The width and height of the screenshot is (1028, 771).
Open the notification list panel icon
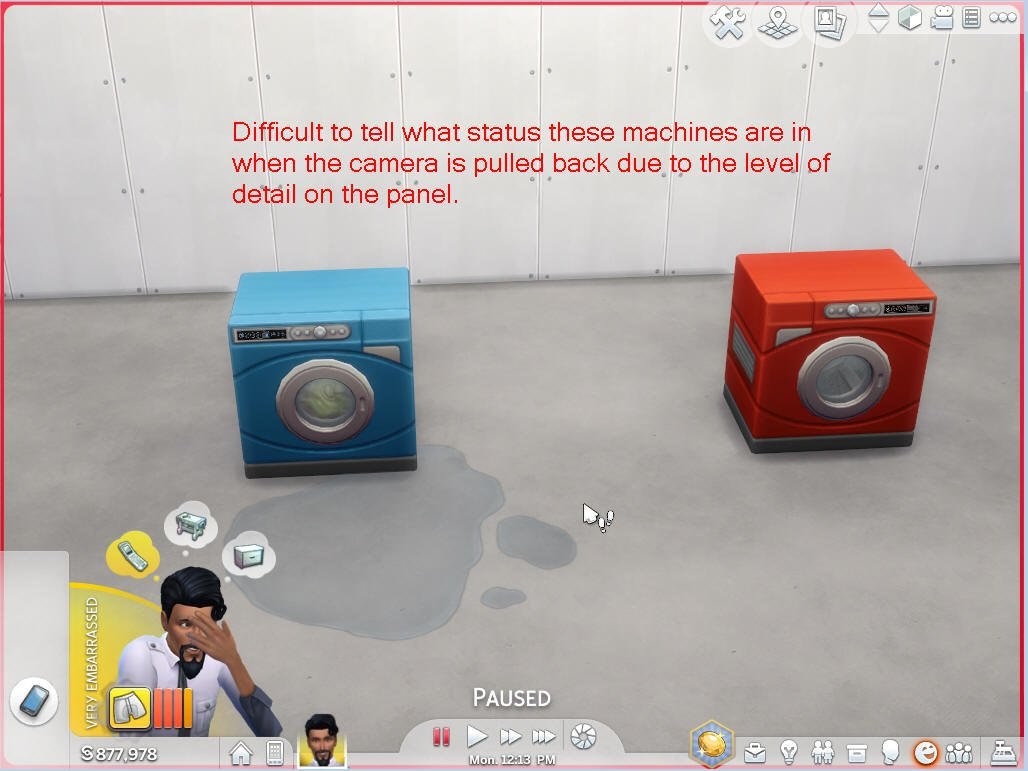[971, 18]
